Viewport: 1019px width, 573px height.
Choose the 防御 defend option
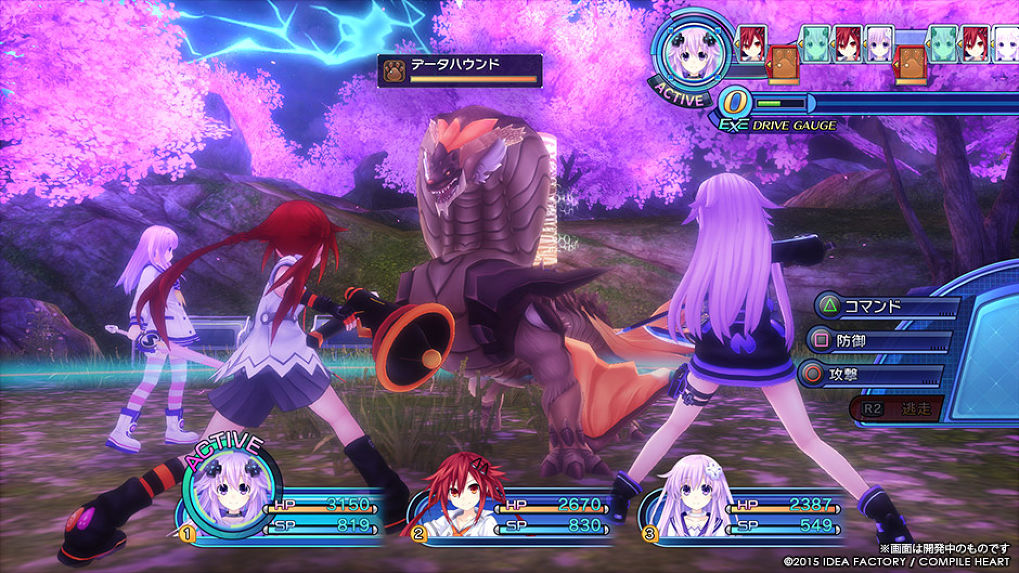coord(872,342)
